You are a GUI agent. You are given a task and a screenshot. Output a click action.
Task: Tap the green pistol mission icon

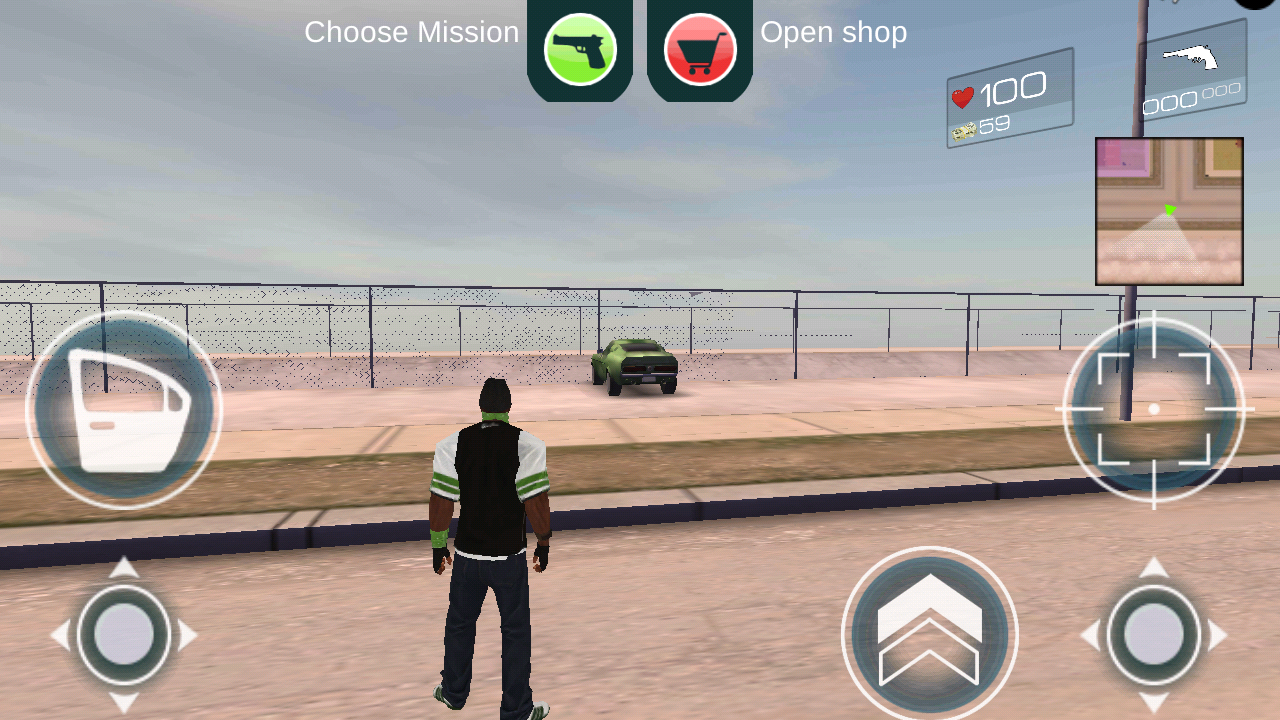pyautogui.click(x=578, y=48)
